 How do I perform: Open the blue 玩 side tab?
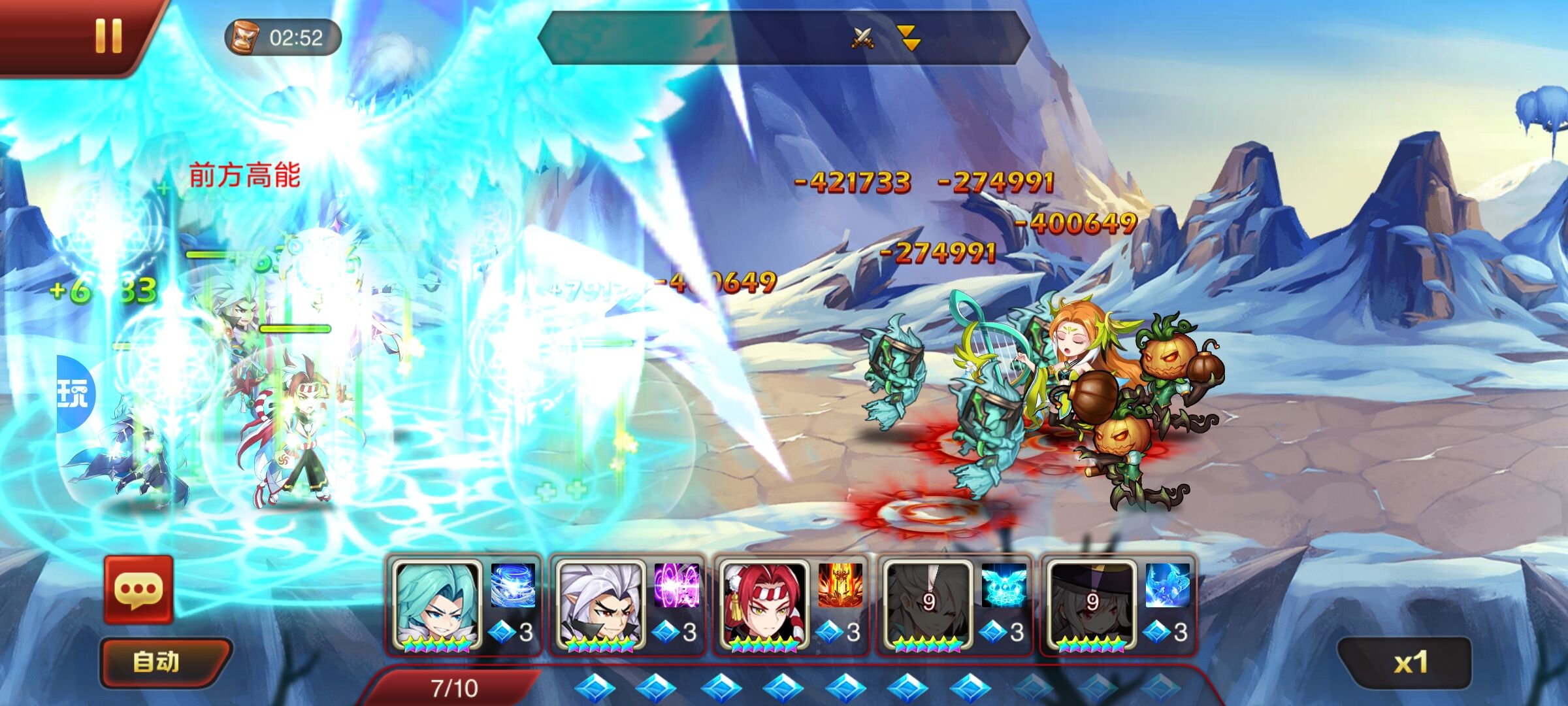click(74, 394)
